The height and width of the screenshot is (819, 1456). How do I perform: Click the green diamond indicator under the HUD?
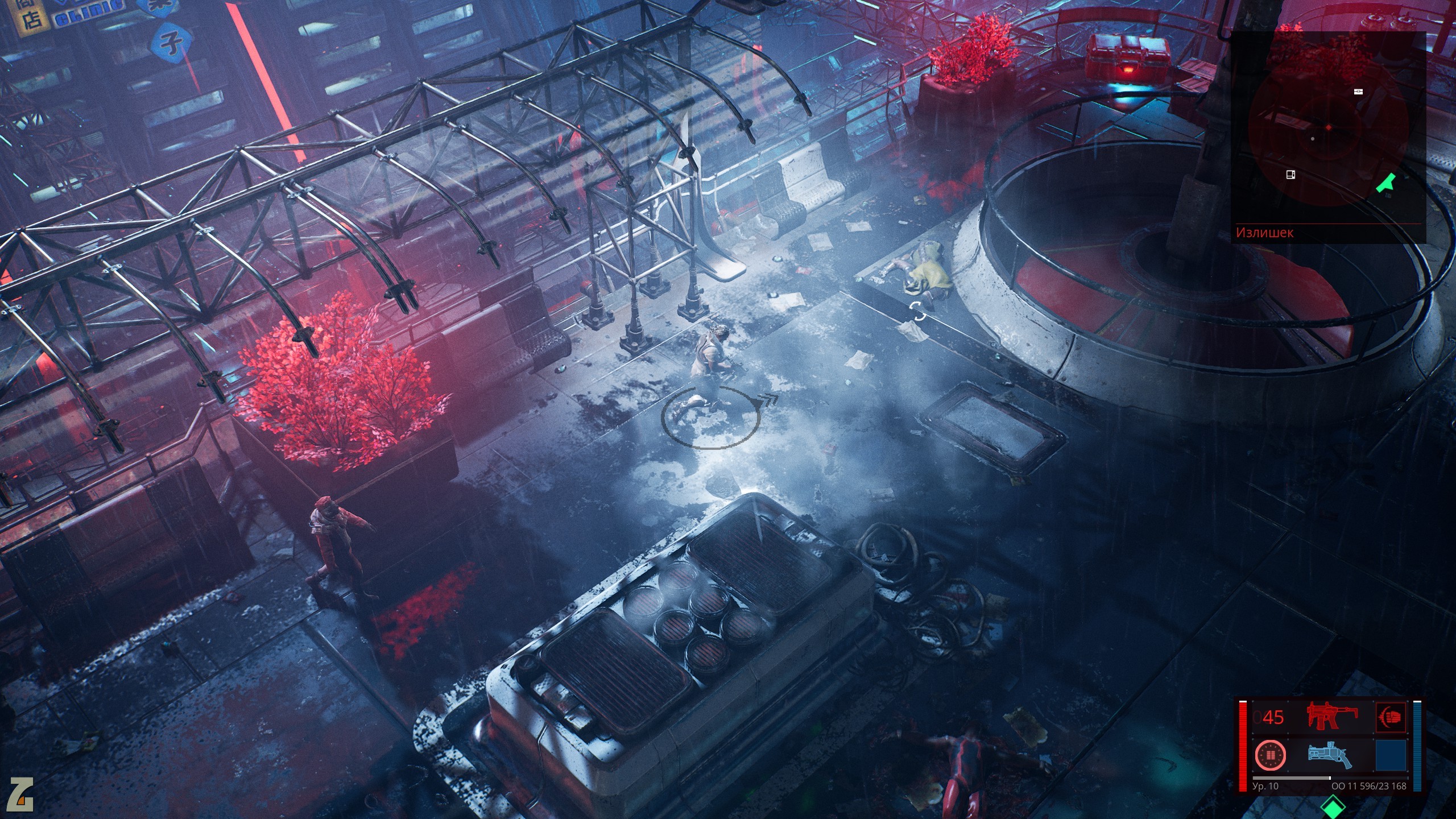click(x=1332, y=806)
